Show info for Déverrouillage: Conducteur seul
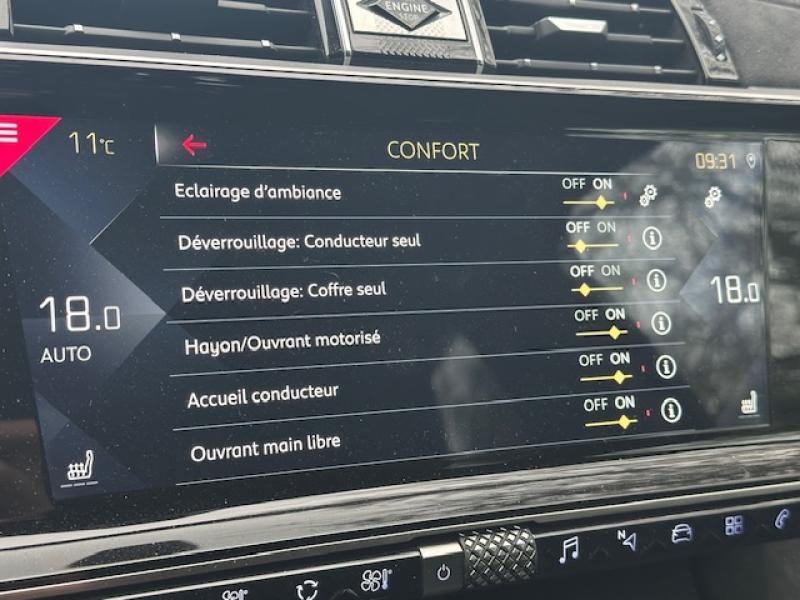This screenshot has height=600, width=800. coord(652,237)
